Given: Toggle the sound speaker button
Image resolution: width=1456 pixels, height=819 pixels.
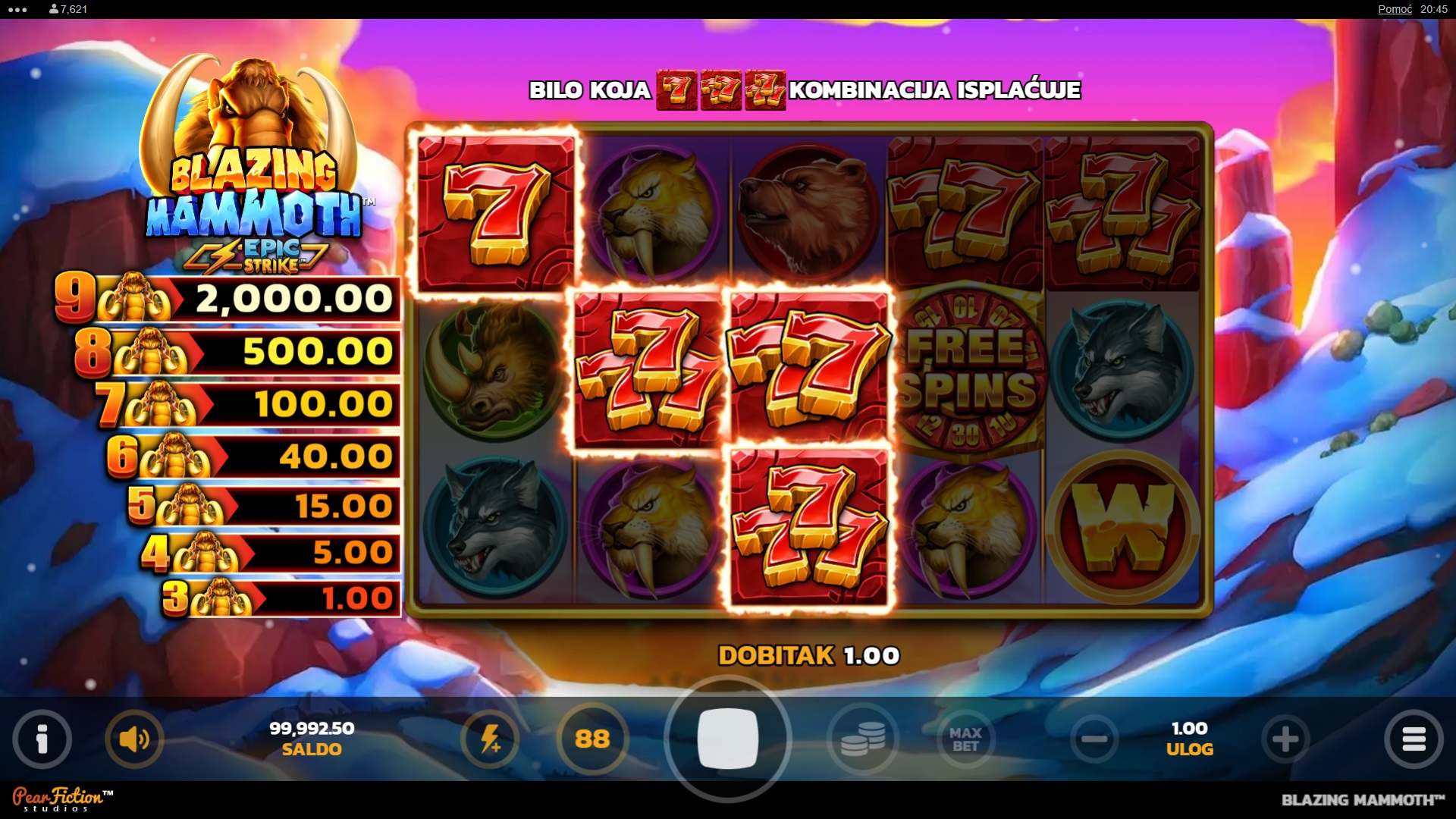Looking at the screenshot, I should [134, 739].
